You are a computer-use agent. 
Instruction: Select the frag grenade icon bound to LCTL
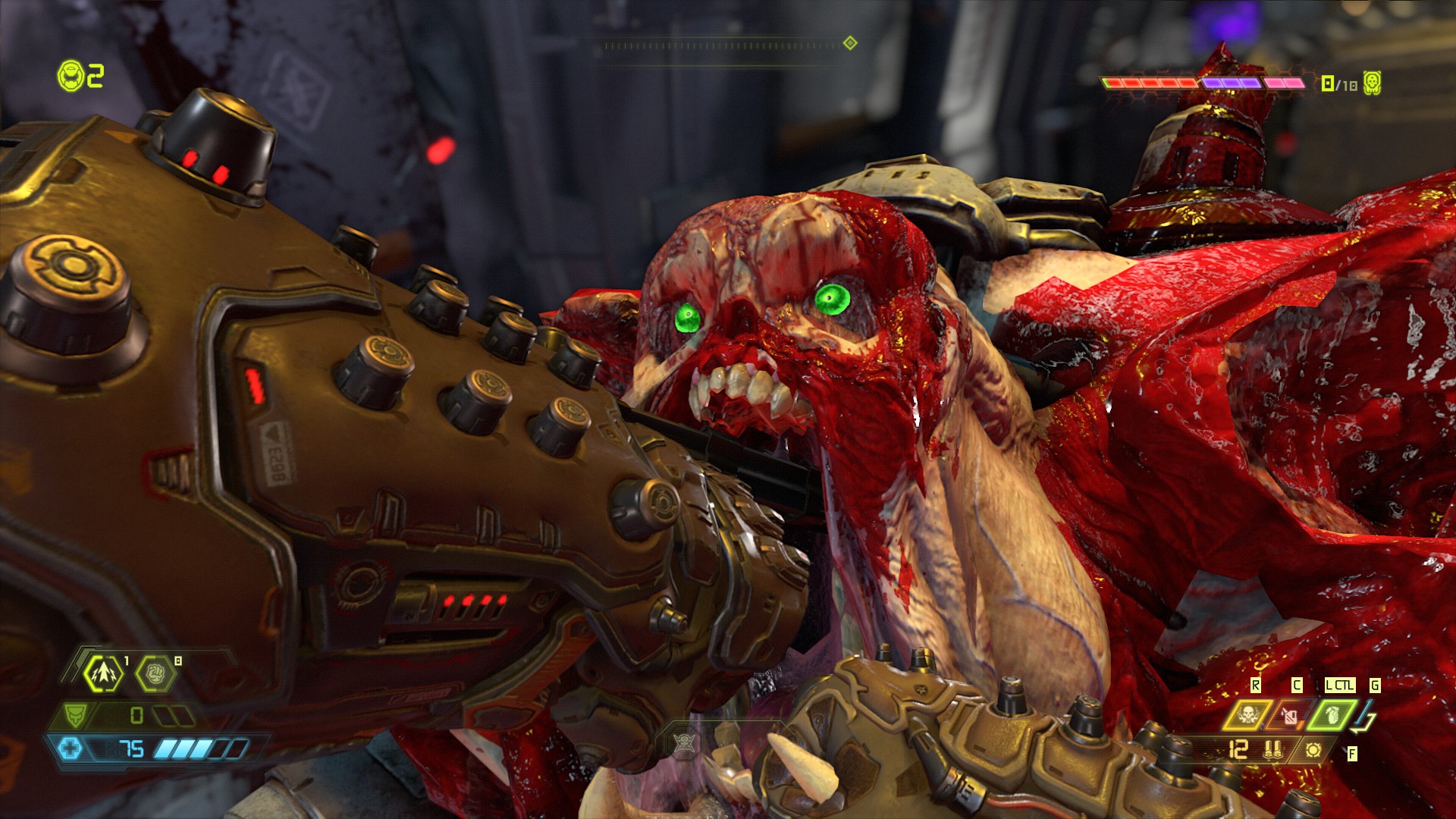(x=1333, y=716)
